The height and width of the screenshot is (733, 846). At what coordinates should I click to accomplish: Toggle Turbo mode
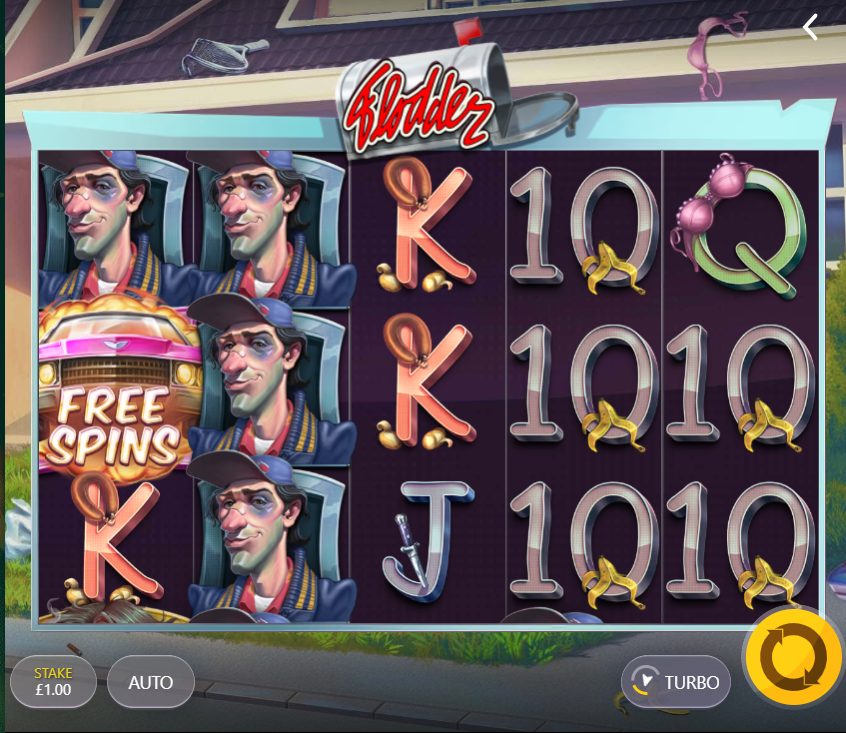point(676,682)
